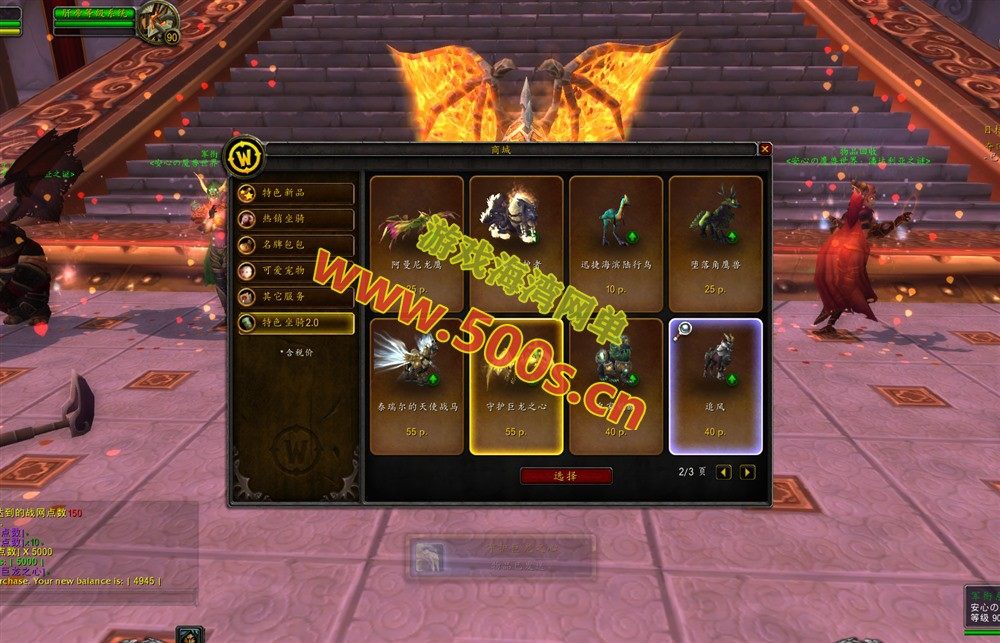Screen dimensions: 1000x643
Task: Select the 堕落角鹰兽 mount card
Action: click(716, 242)
